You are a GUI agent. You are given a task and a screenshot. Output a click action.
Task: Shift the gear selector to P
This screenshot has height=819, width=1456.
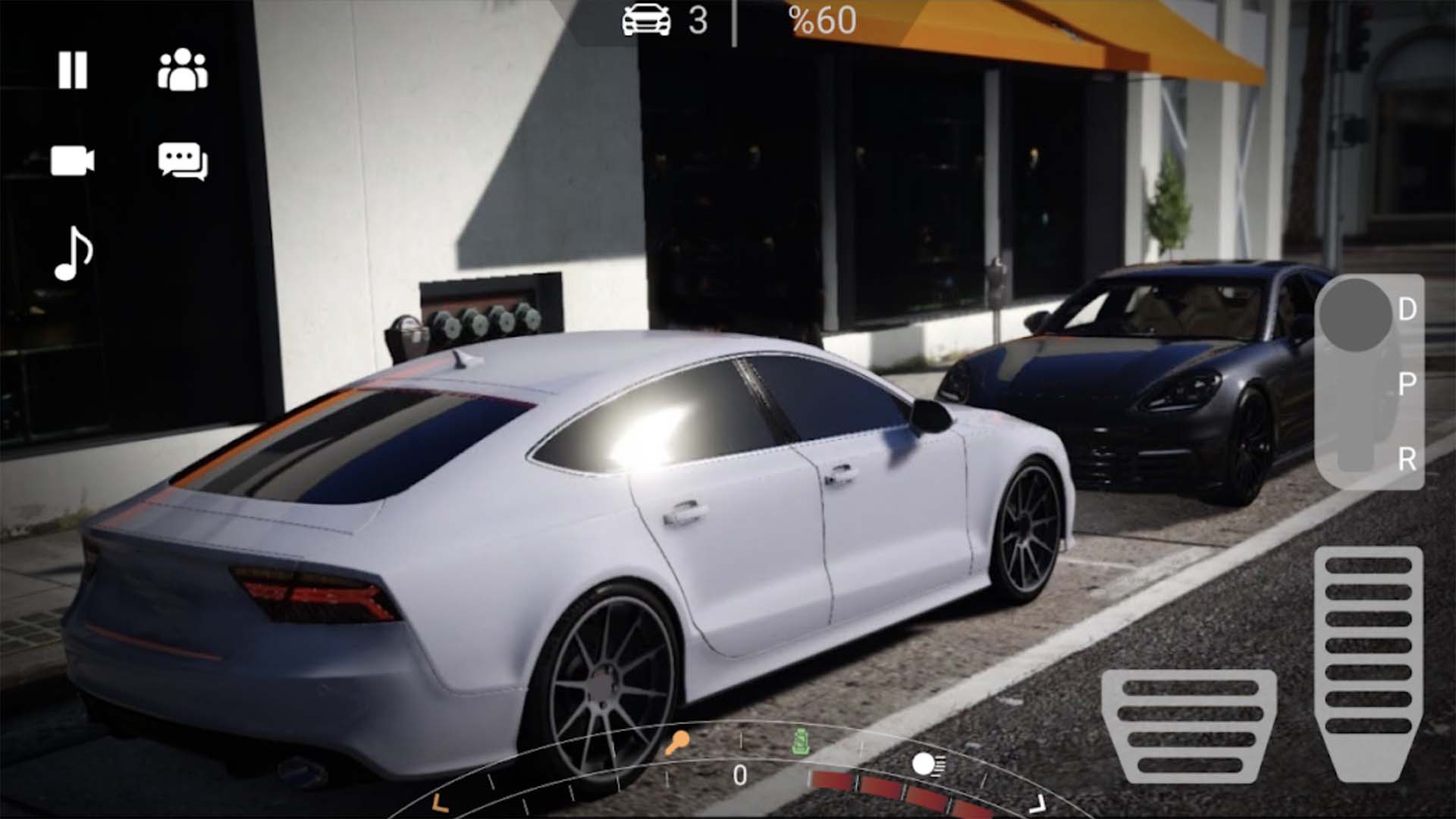1406,384
